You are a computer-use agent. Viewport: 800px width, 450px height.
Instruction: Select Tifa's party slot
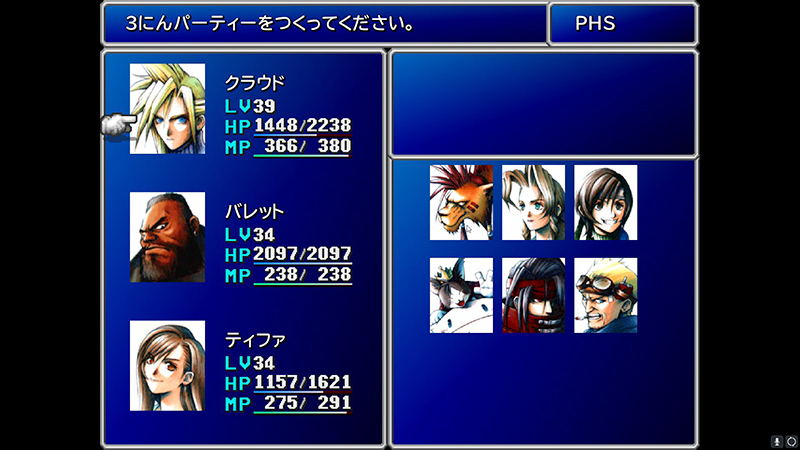167,365
